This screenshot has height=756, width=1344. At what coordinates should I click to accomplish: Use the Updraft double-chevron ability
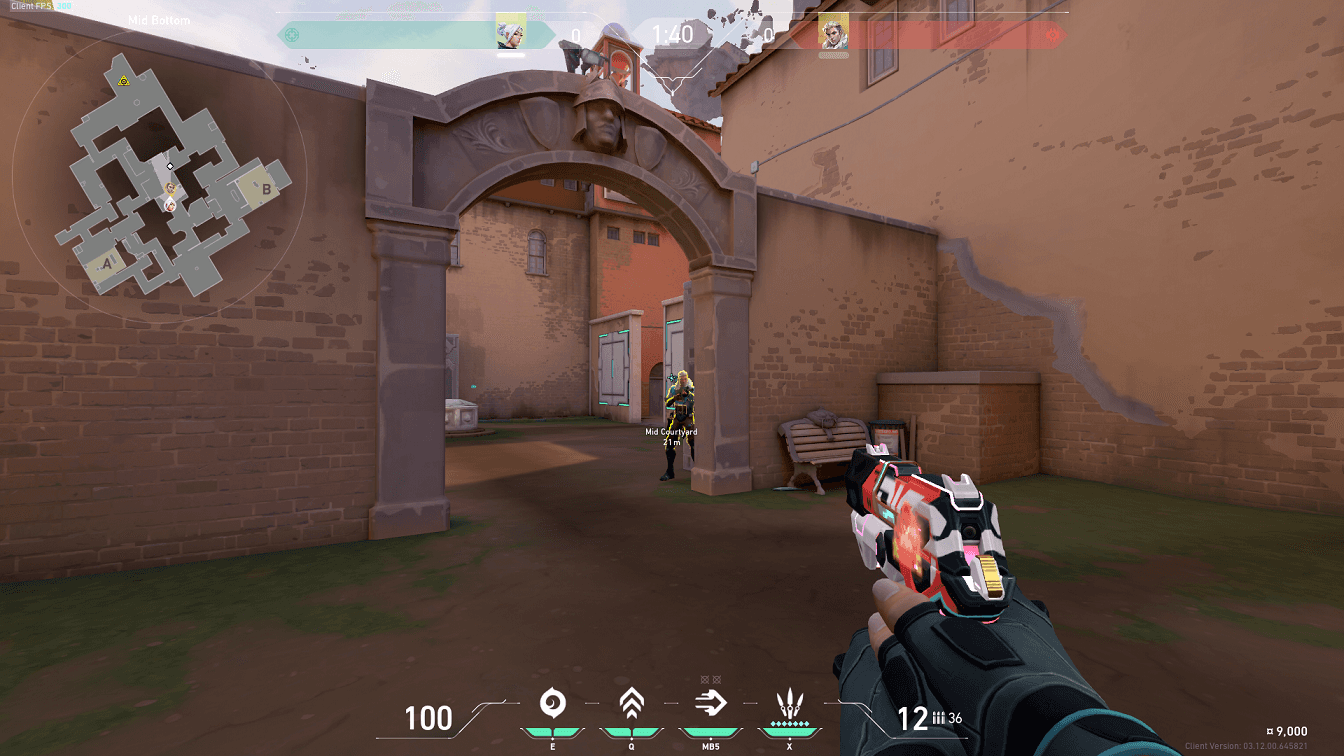pyautogui.click(x=631, y=704)
